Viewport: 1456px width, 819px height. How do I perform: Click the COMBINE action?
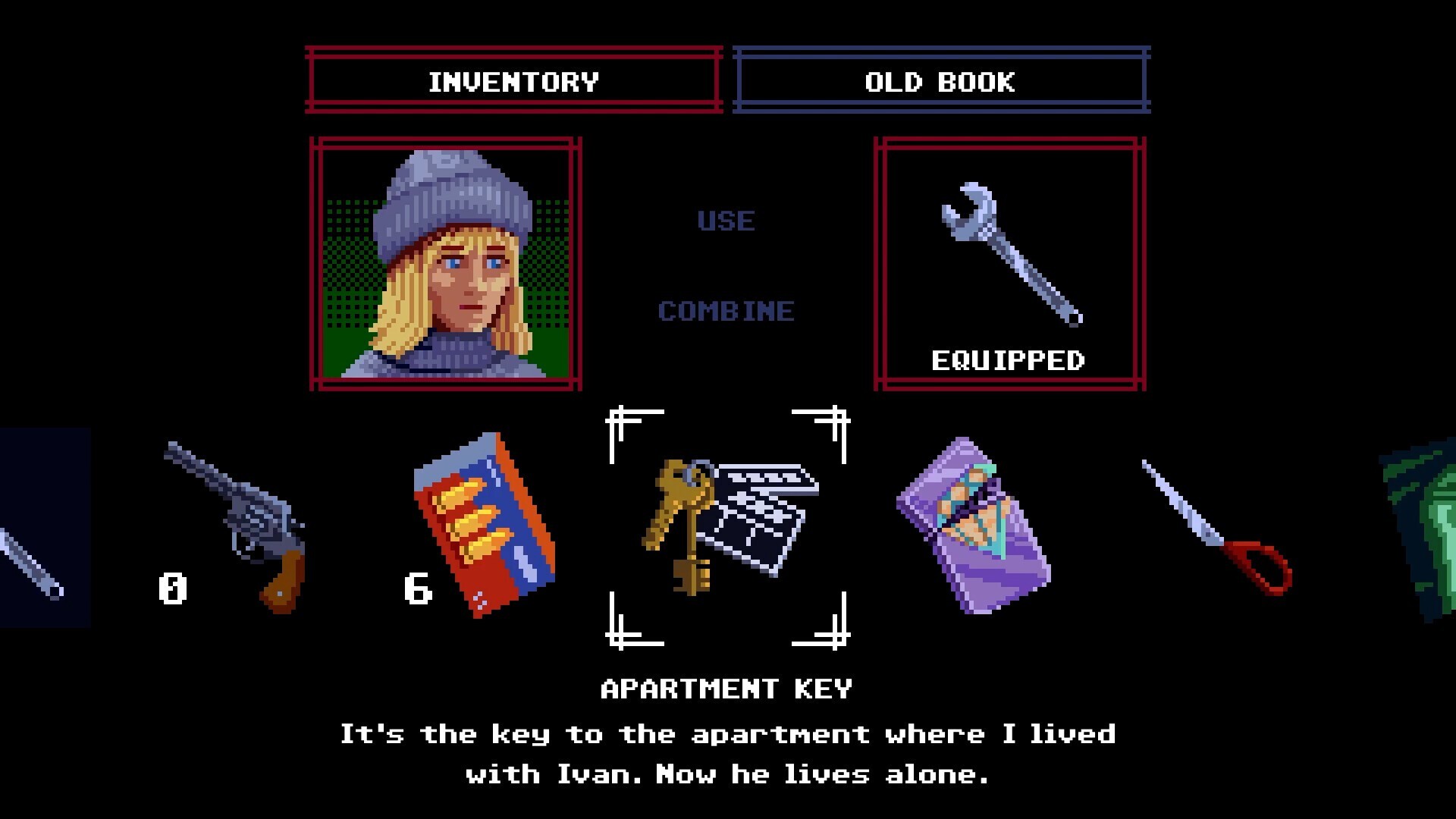(x=726, y=310)
